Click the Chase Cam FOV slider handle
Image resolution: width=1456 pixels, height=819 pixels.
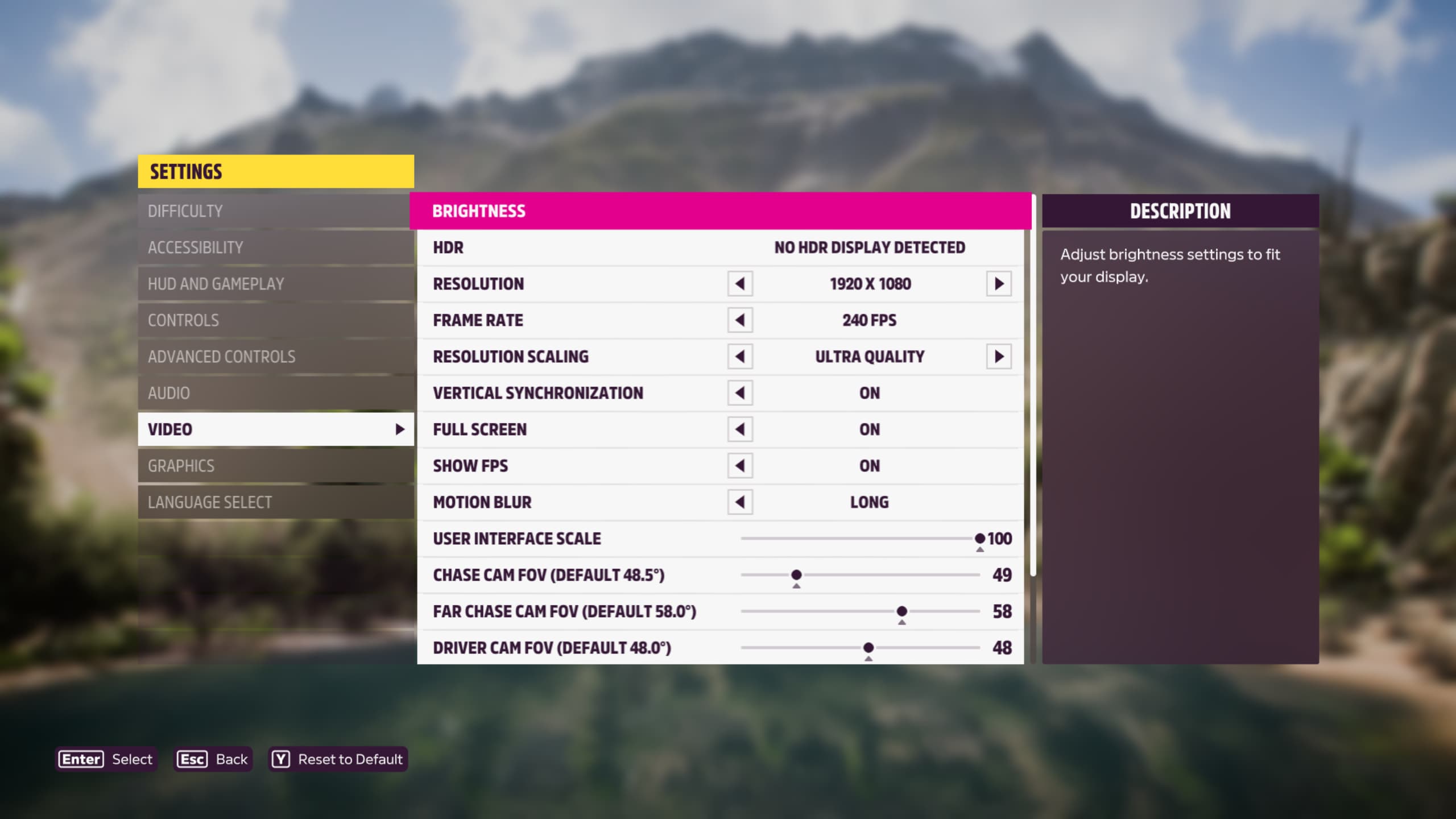point(796,574)
